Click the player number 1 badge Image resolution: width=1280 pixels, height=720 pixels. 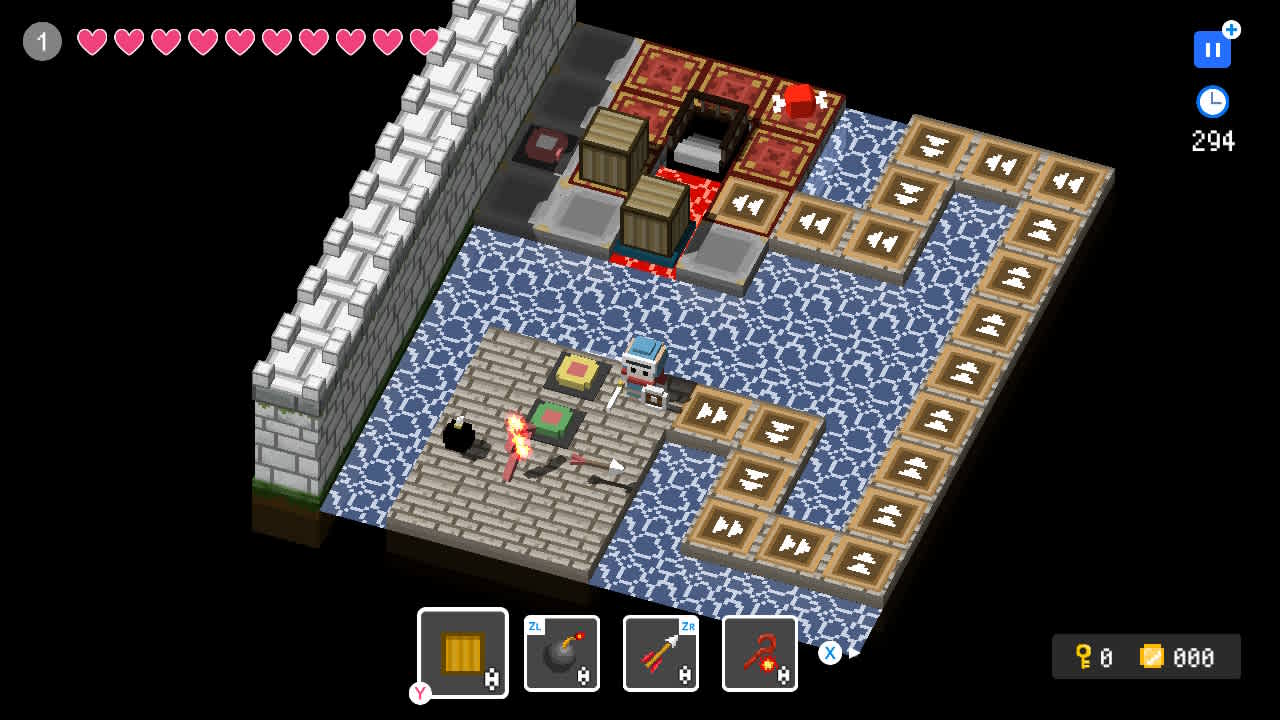point(41,41)
